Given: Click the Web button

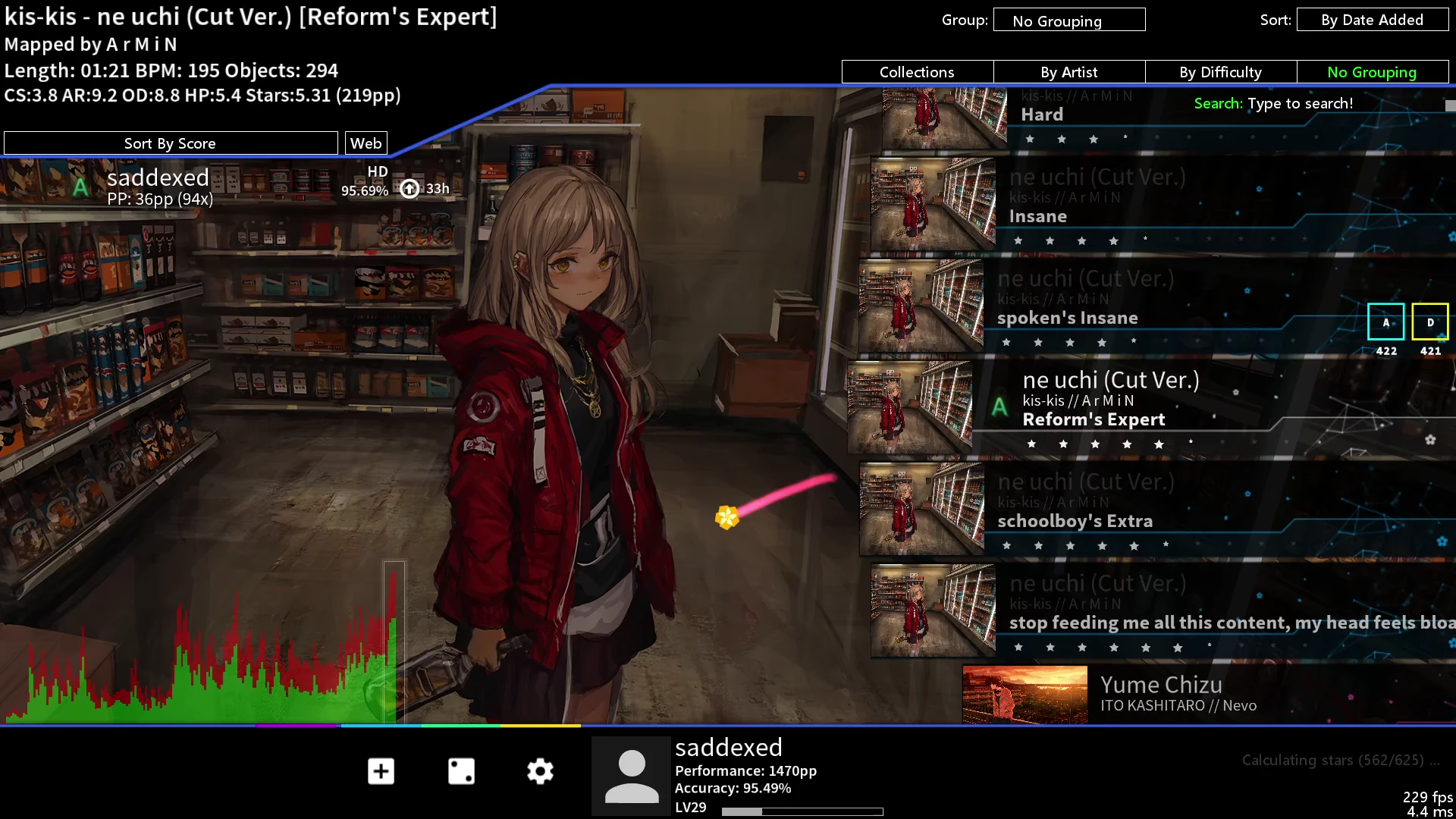Looking at the screenshot, I should coord(366,143).
